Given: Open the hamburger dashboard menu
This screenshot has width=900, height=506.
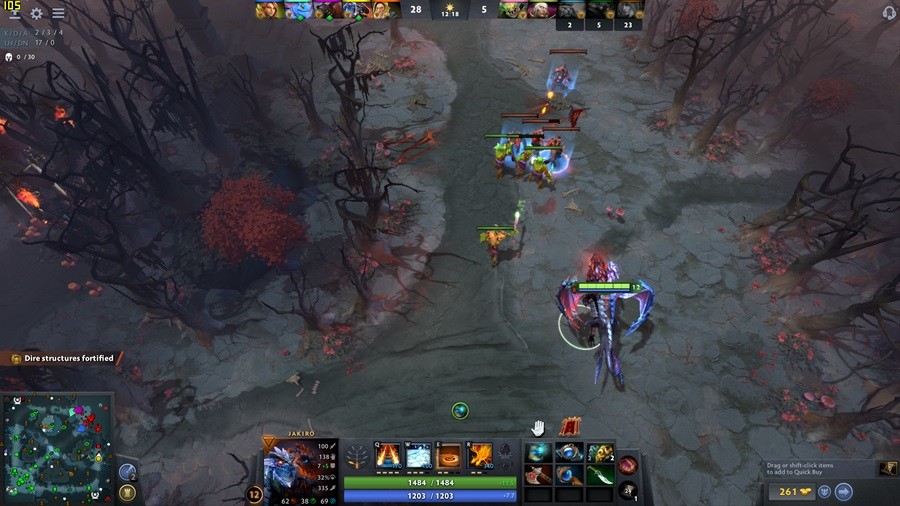Looking at the screenshot, I should point(58,14).
